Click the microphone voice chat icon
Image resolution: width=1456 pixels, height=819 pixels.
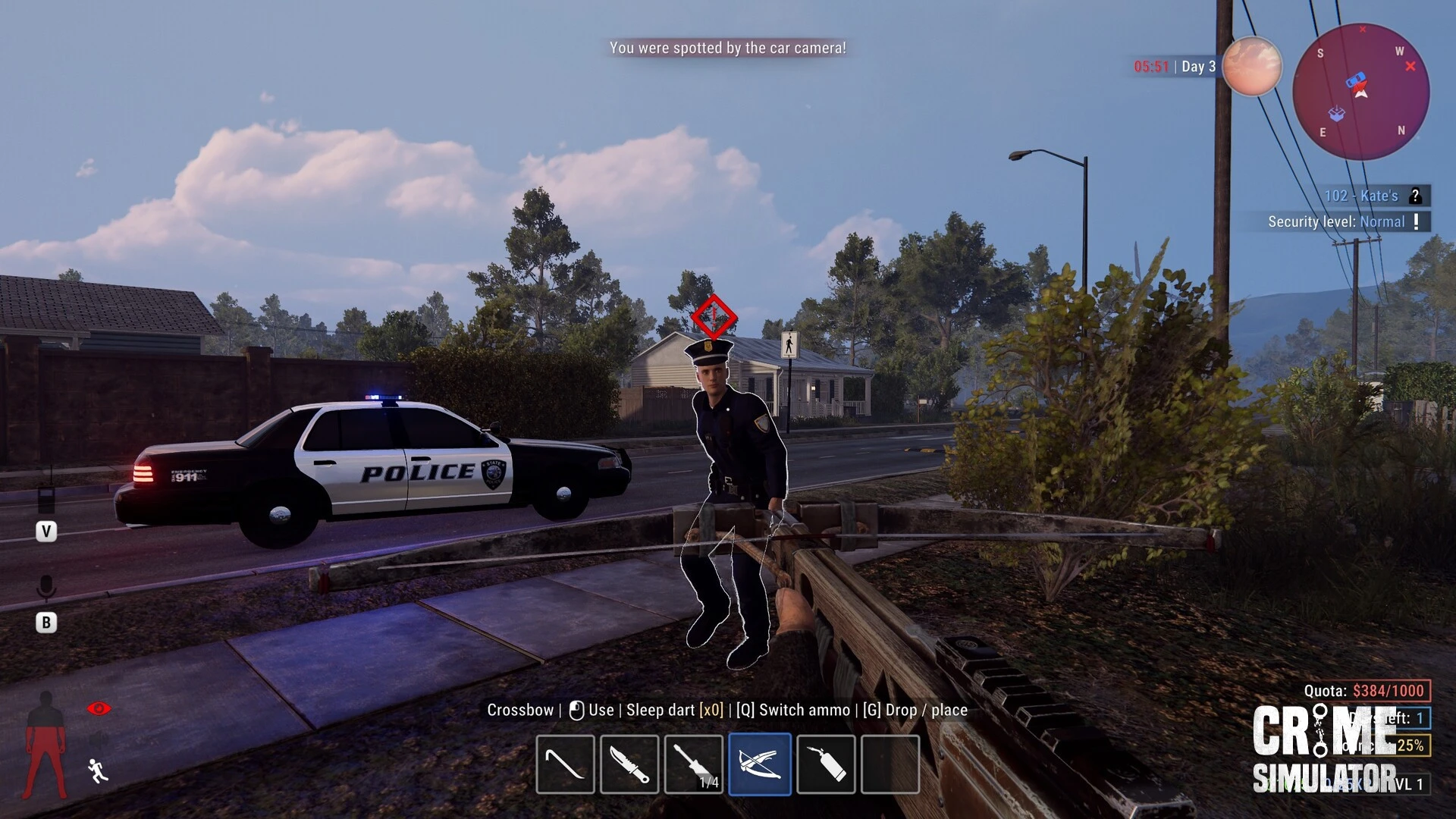(46, 588)
